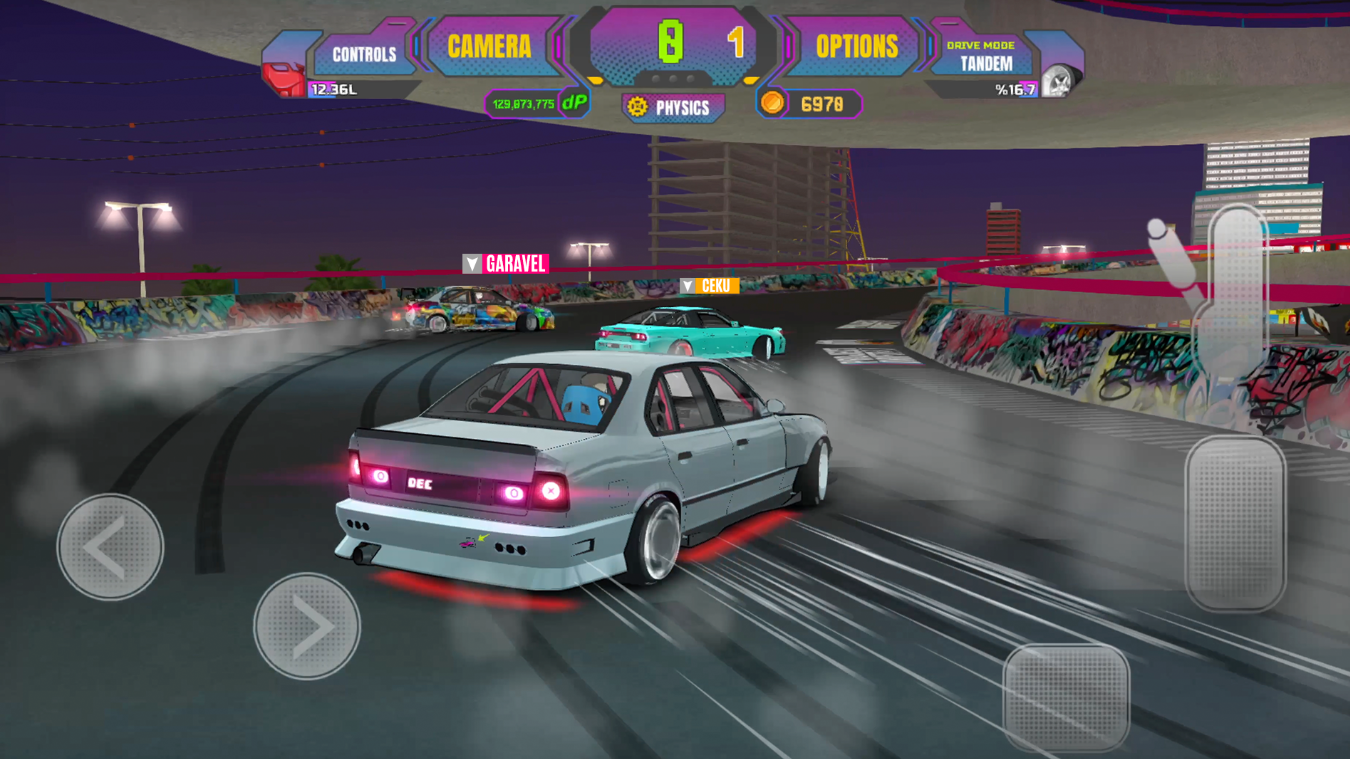
Task: Open the Controls menu
Action: pos(364,54)
